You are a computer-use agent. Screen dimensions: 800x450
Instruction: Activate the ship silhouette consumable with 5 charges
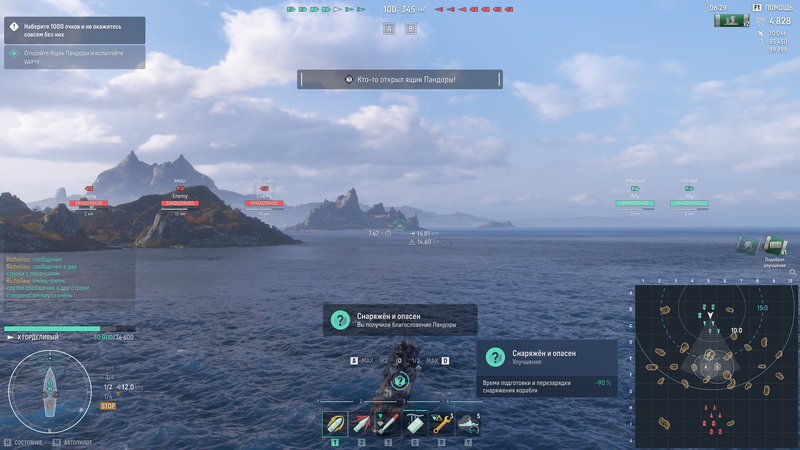[468, 424]
